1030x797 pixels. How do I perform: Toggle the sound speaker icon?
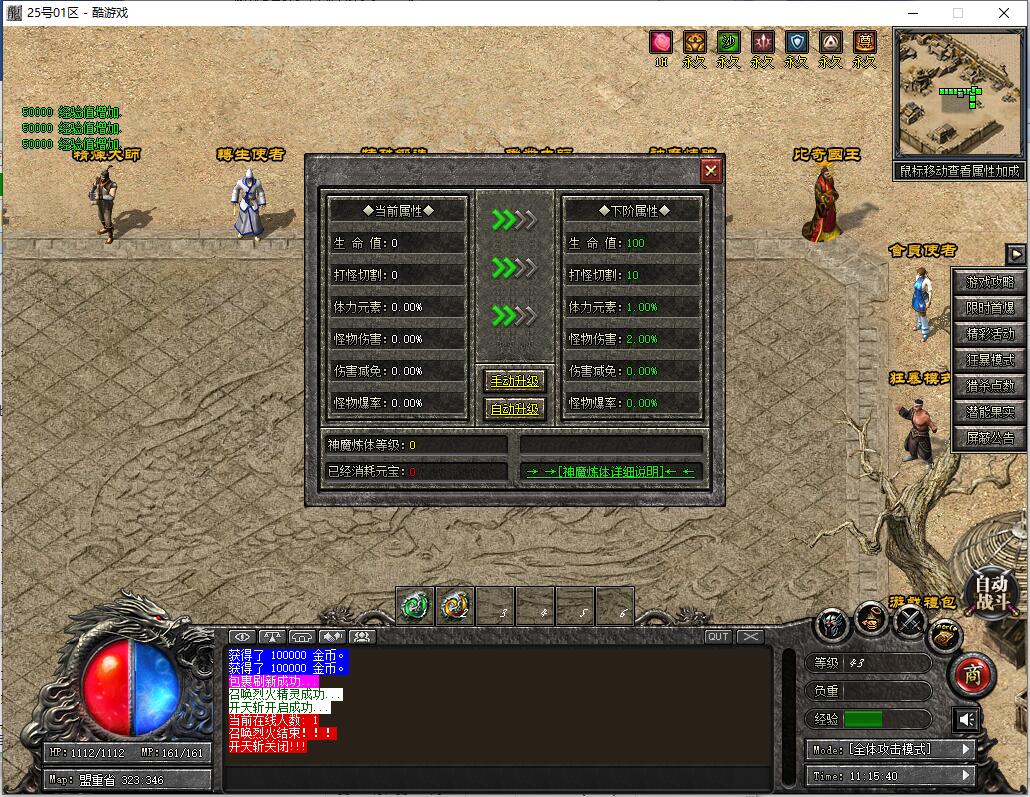coord(966,719)
